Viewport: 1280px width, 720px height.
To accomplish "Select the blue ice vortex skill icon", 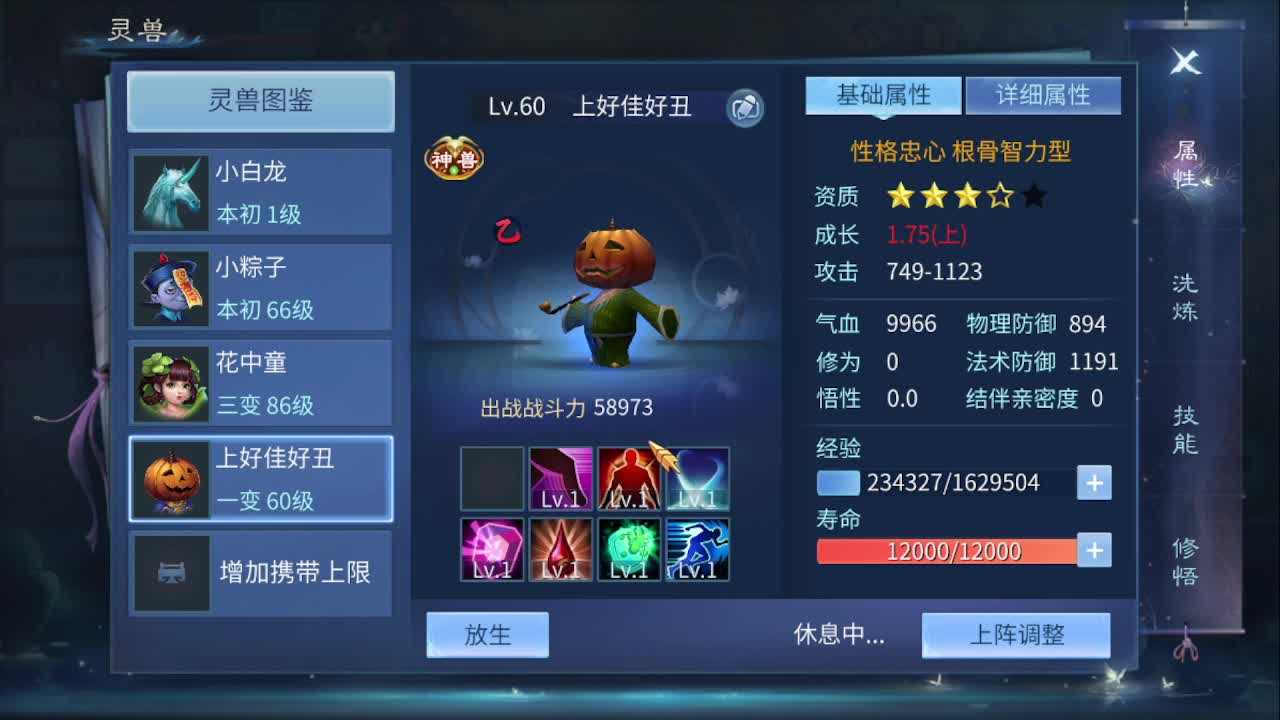I will pos(697,478).
